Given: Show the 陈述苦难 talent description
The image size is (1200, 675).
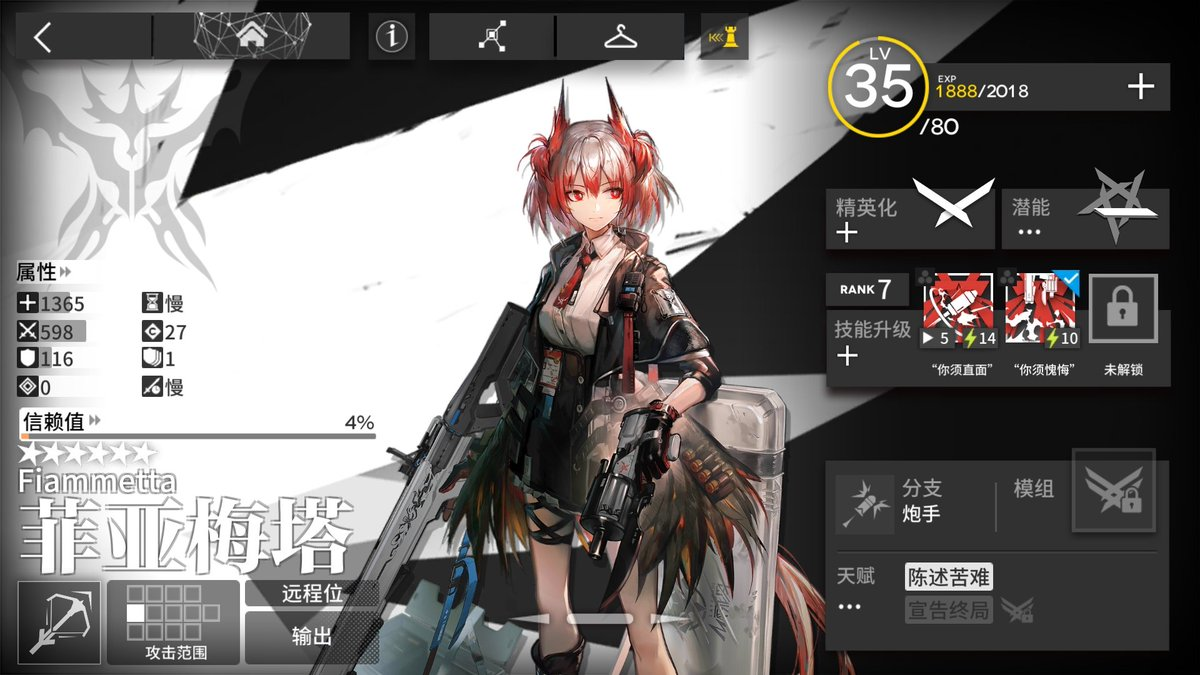Looking at the screenshot, I should (x=948, y=577).
